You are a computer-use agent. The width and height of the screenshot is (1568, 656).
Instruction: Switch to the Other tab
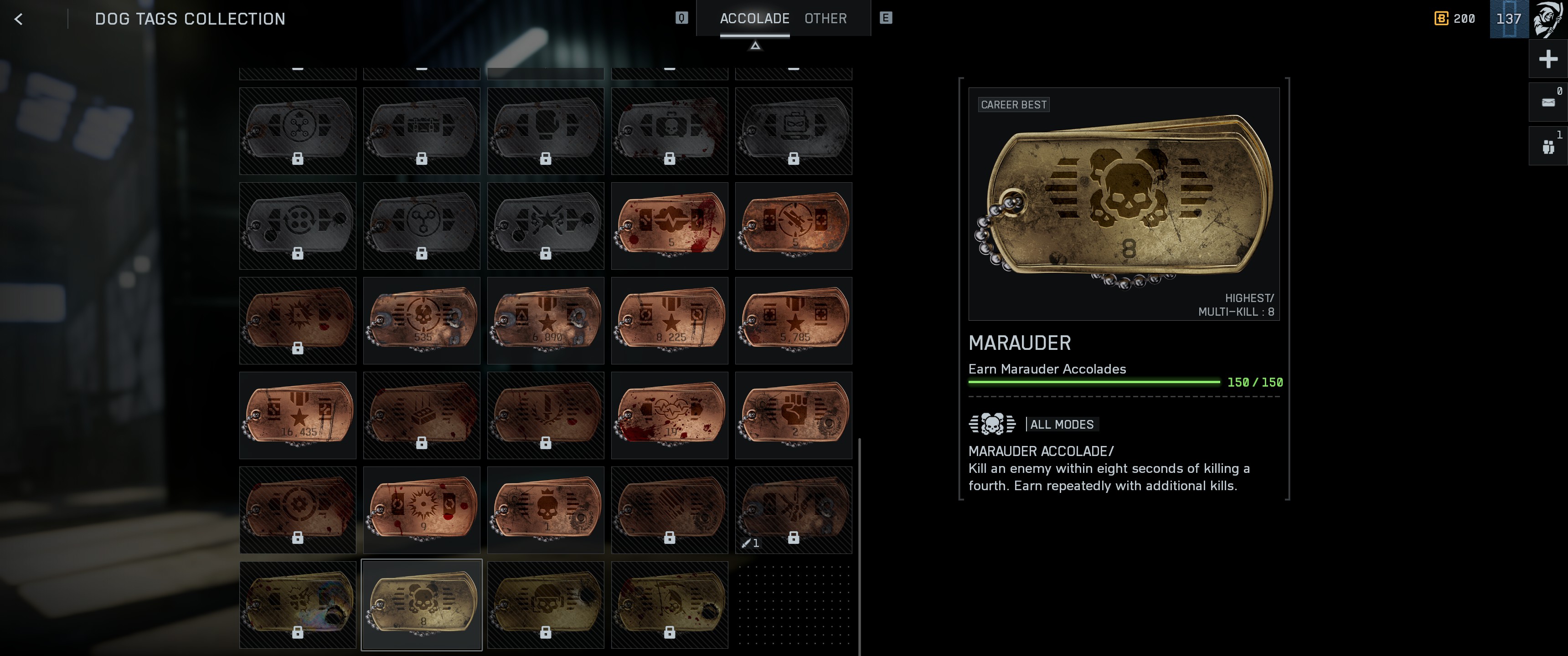click(x=825, y=19)
